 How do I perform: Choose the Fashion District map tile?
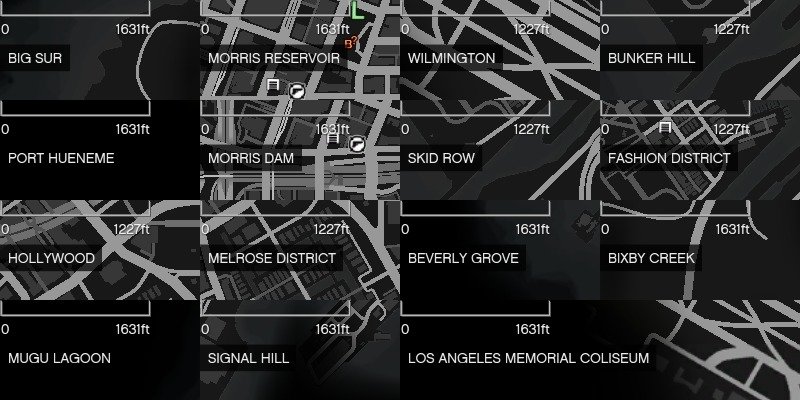[x=700, y=150]
